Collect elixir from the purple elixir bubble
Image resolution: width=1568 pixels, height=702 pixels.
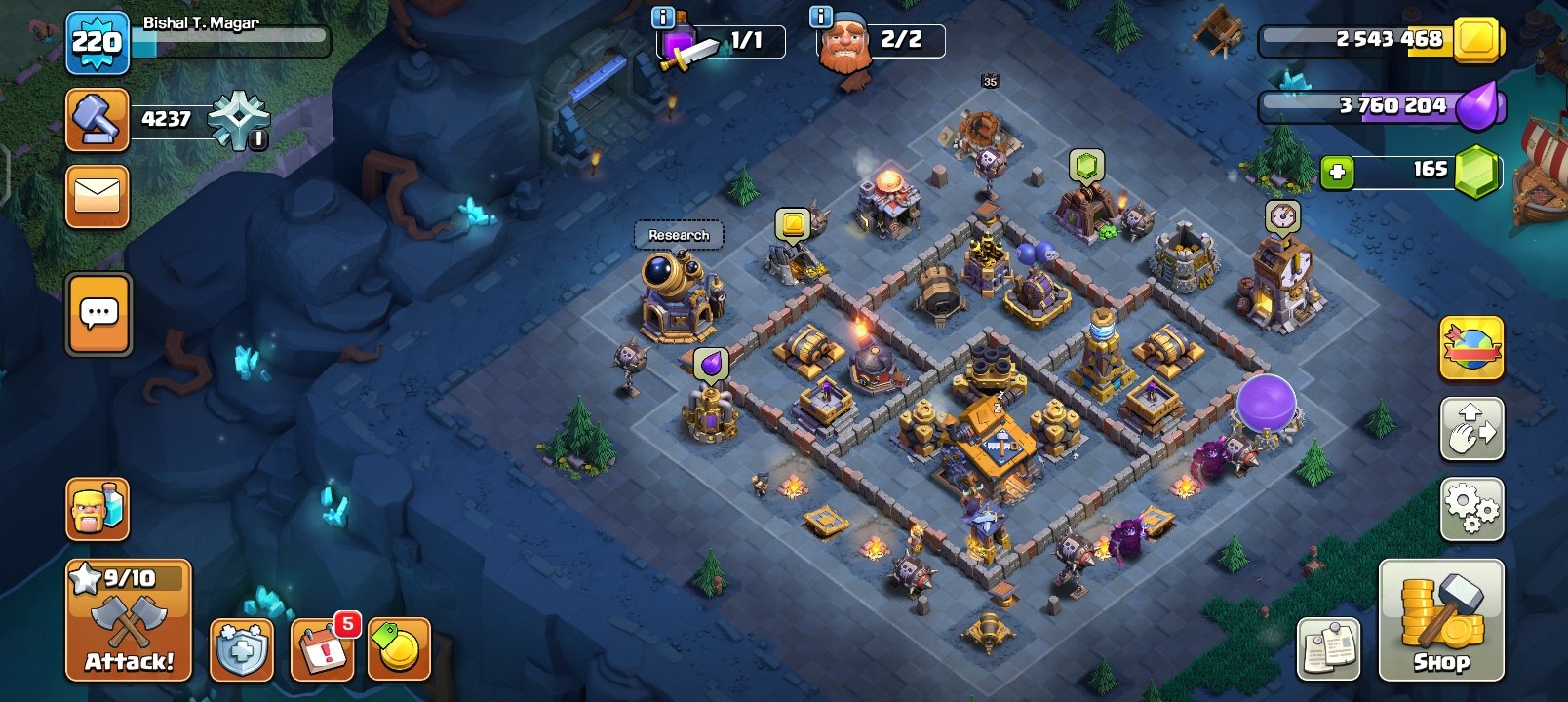pyautogui.click(x=710, y=363)
